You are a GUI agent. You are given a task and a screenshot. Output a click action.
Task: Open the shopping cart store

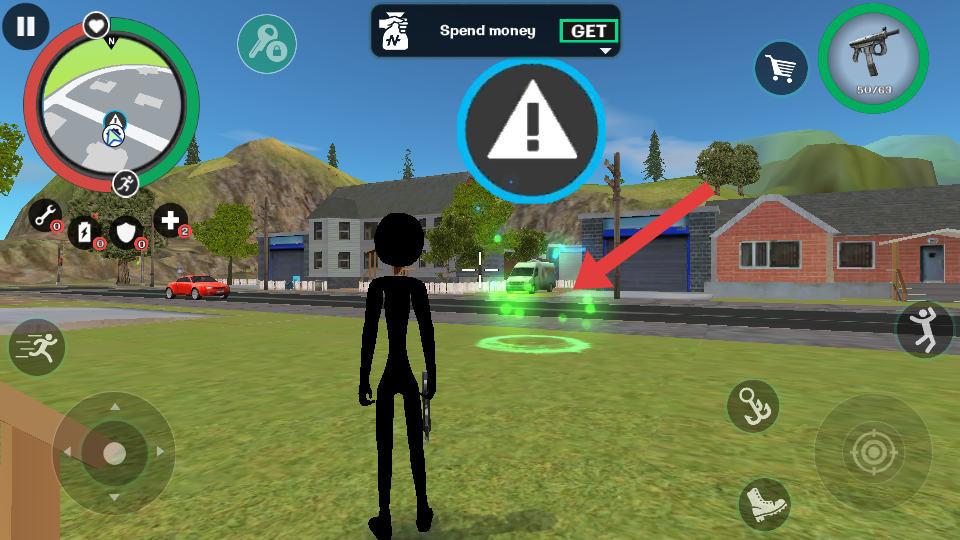781,68
